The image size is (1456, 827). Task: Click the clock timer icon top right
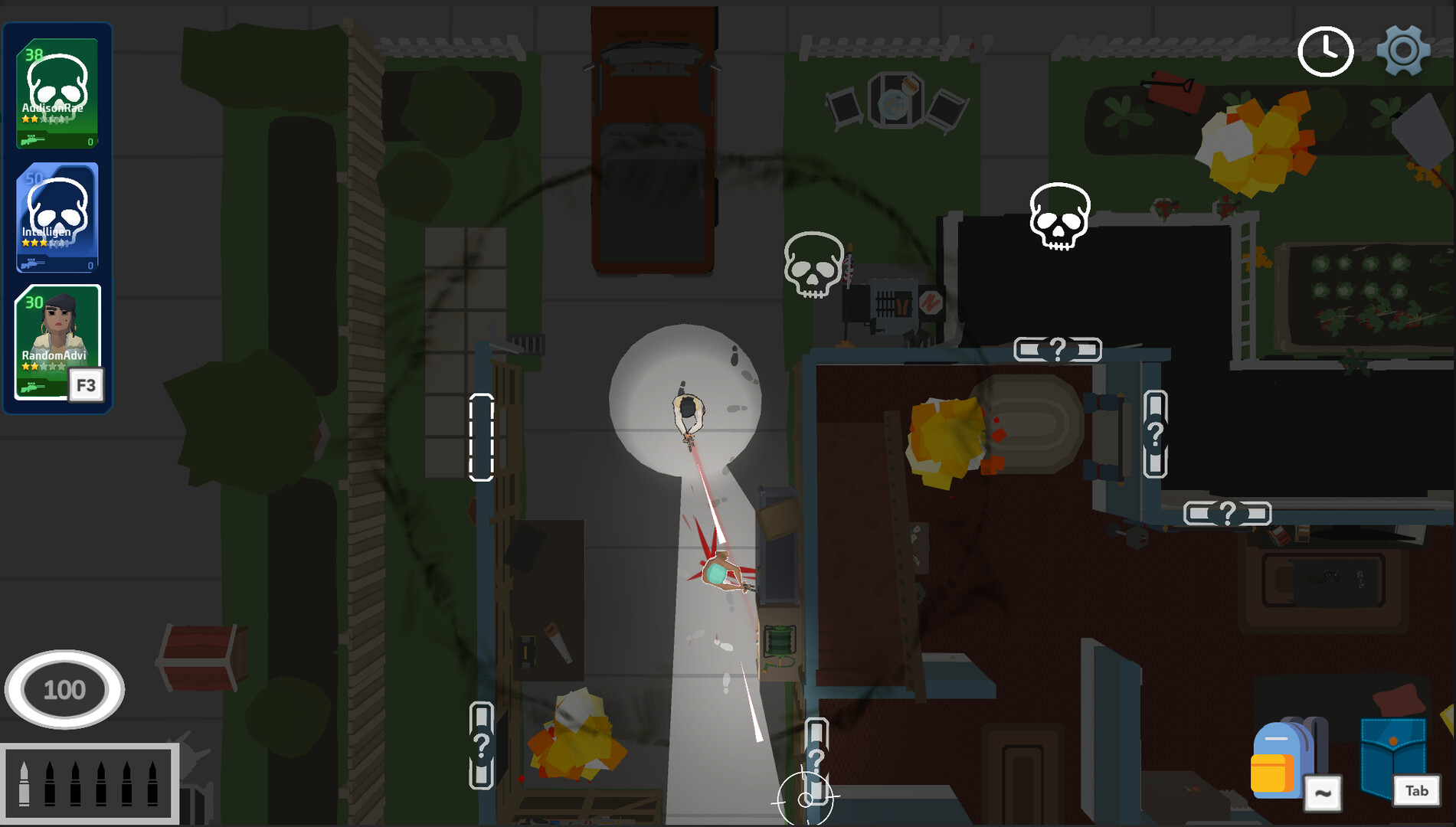(x=1324, y=51)
